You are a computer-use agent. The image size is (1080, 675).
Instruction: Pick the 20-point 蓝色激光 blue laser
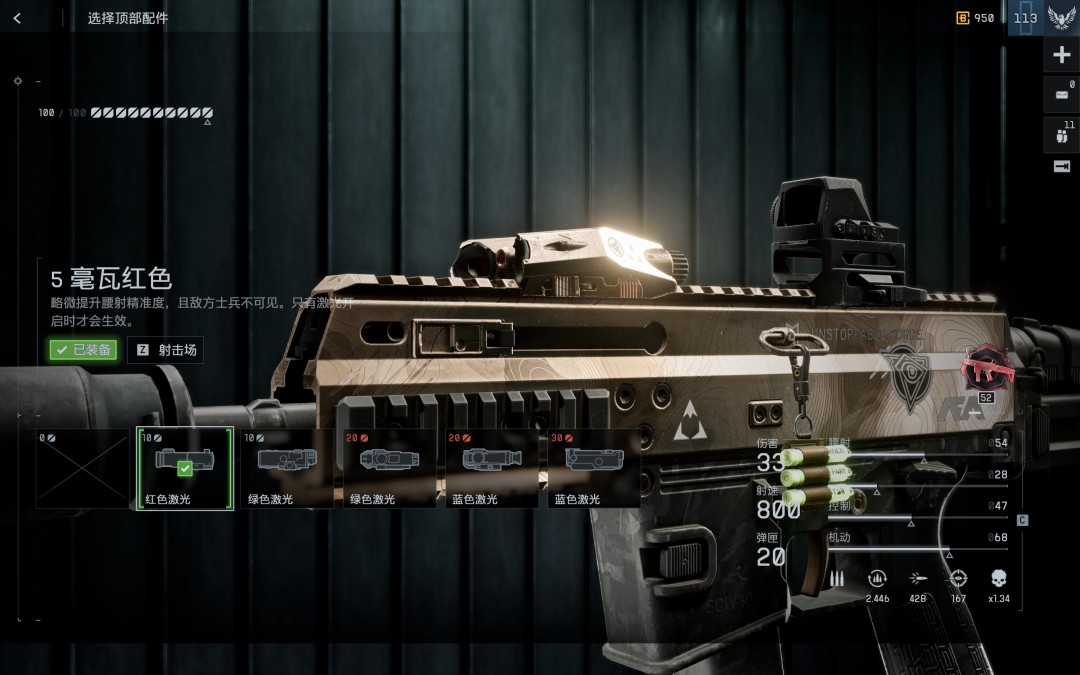pyautogui.click(x=489, y=468)
